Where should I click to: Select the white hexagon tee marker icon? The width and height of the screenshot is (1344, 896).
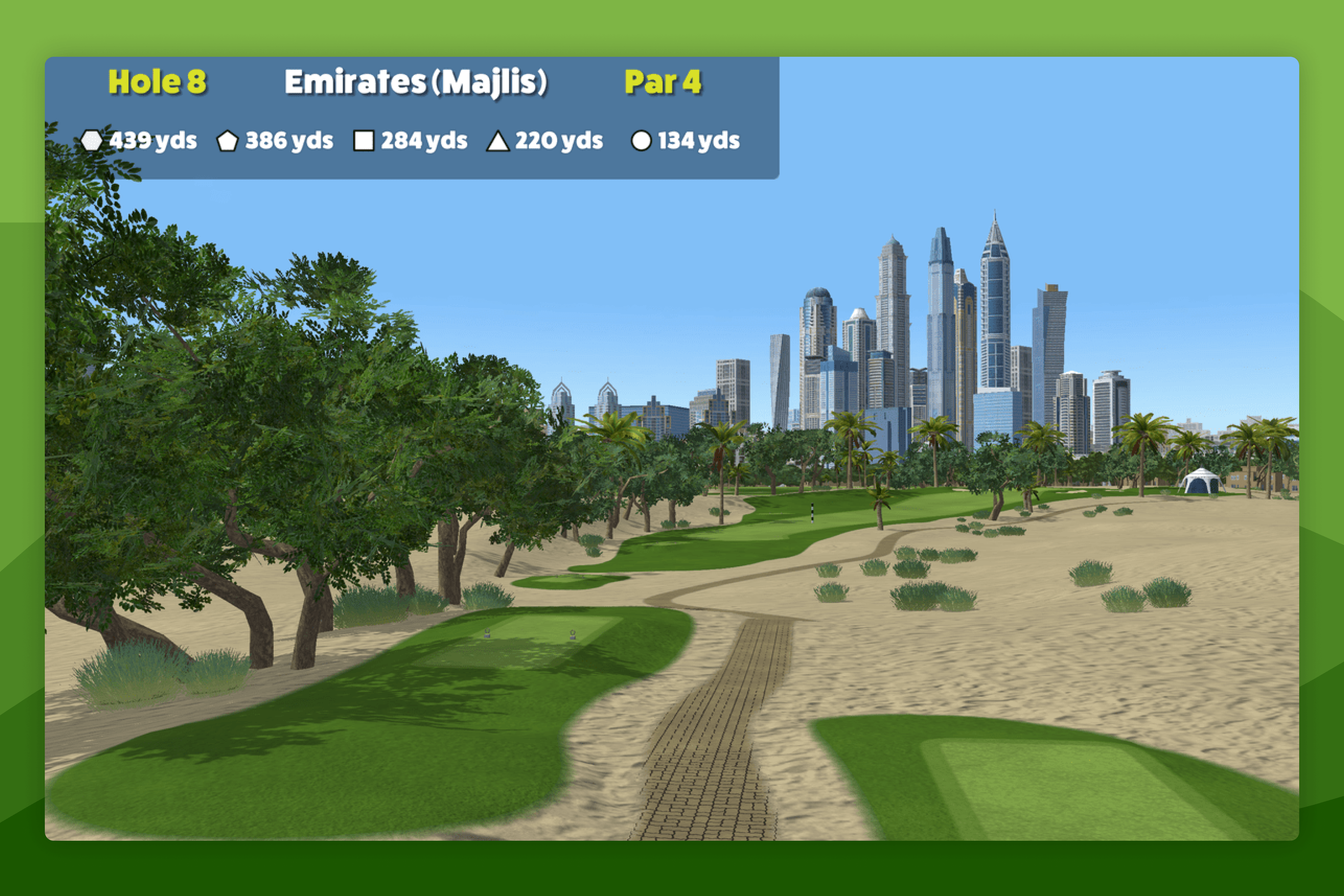[93, 140]
